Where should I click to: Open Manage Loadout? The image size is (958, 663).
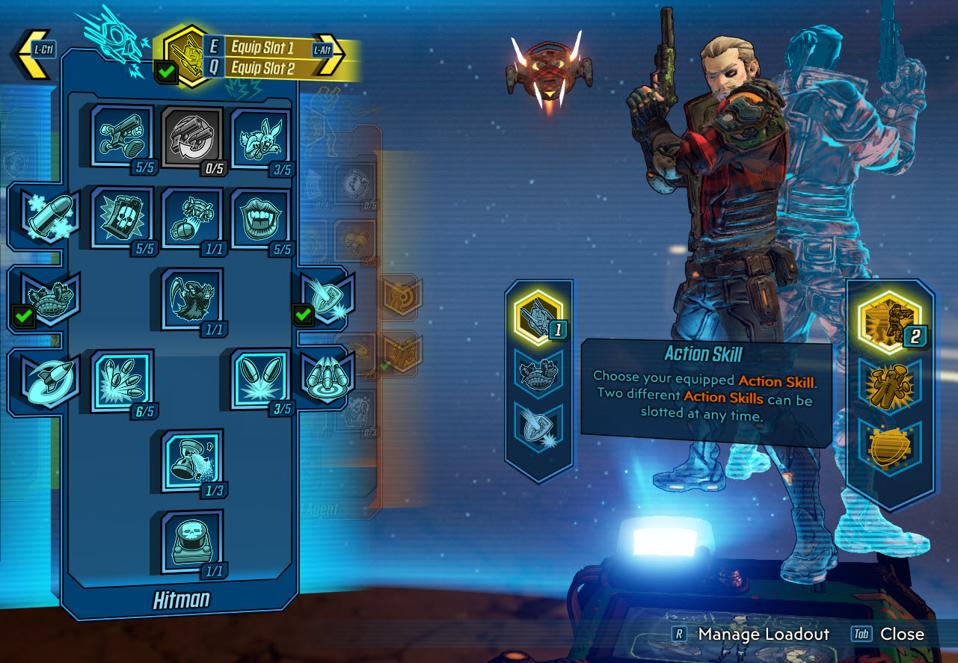click(763, 634)
